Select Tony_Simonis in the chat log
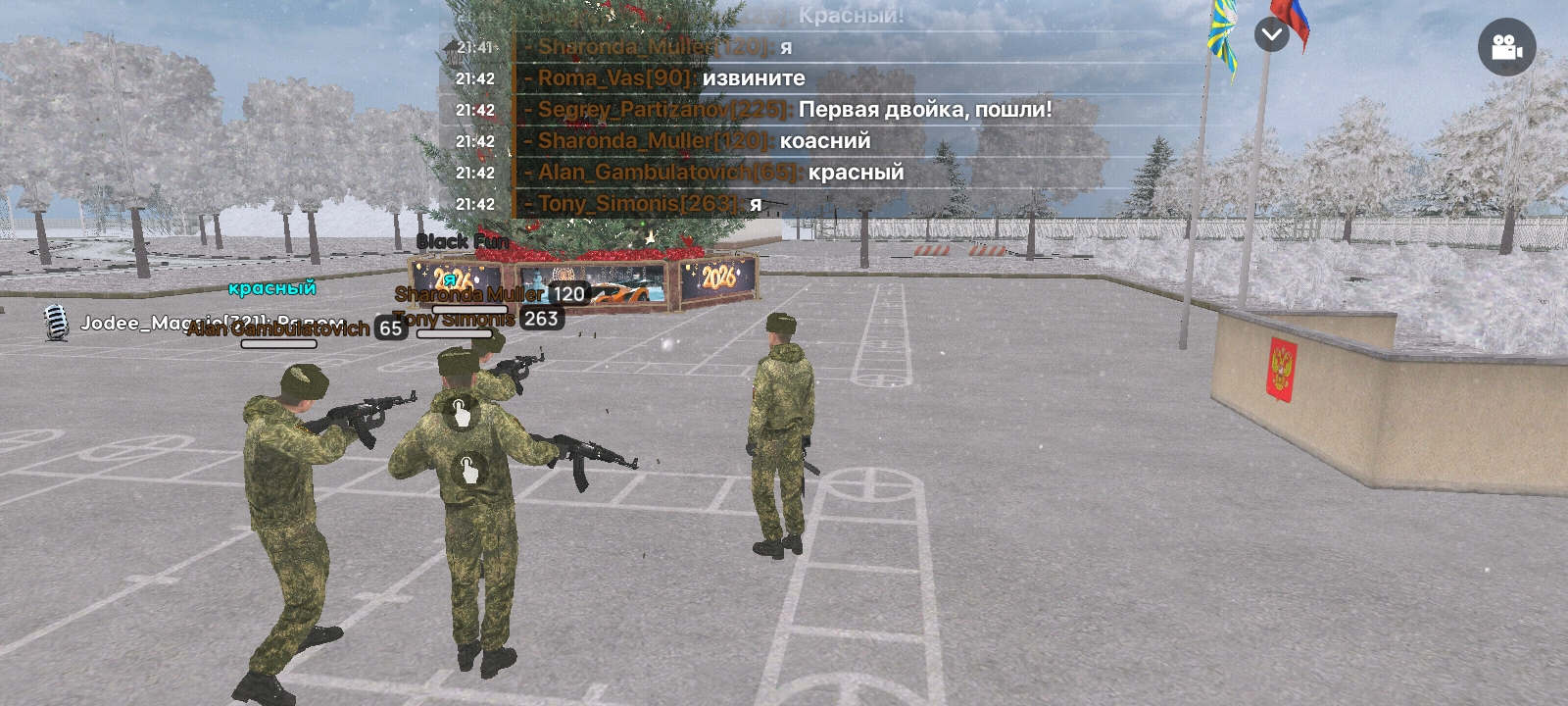The width and height of the screenshot is (1568, 706). coord(630,204)
